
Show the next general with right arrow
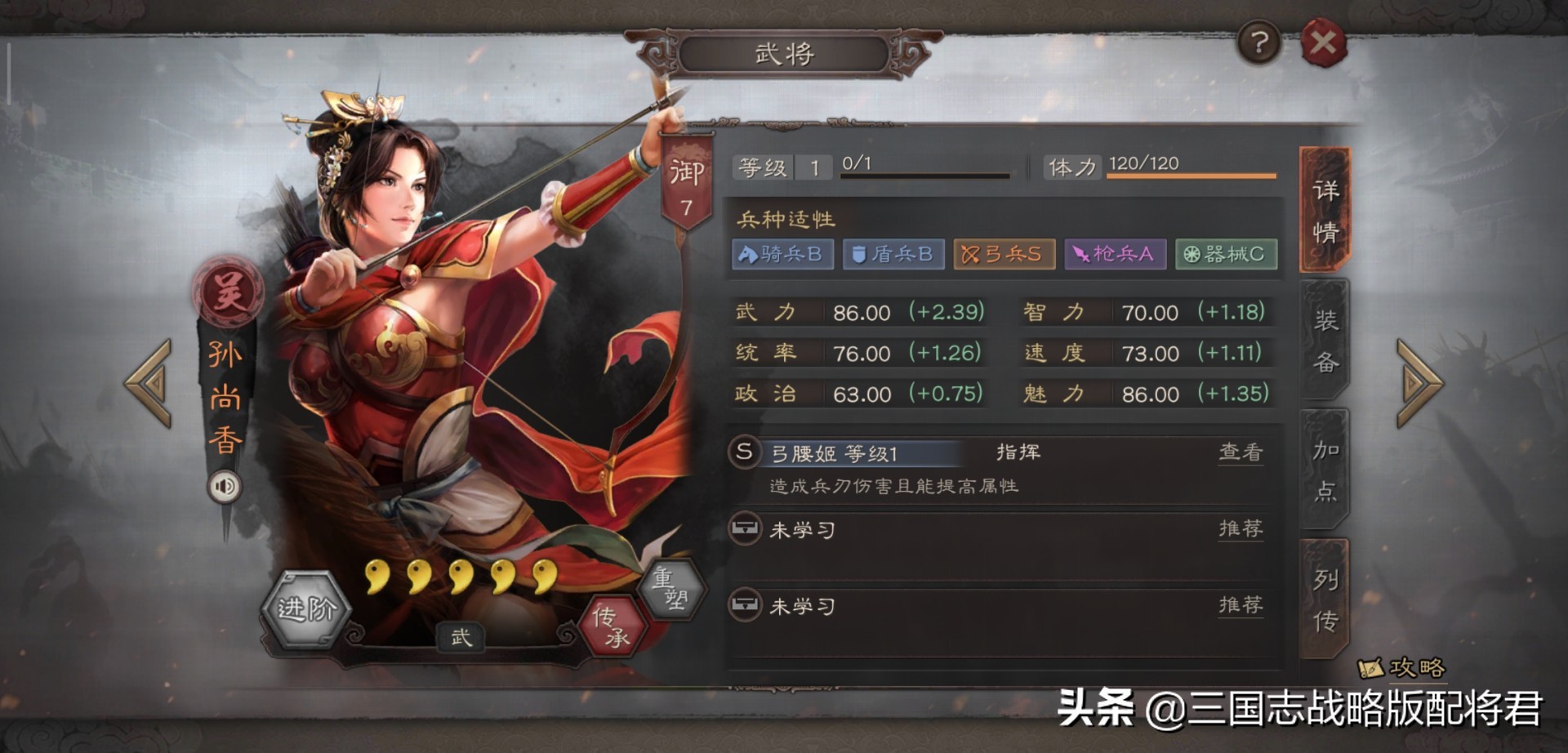1419,383
